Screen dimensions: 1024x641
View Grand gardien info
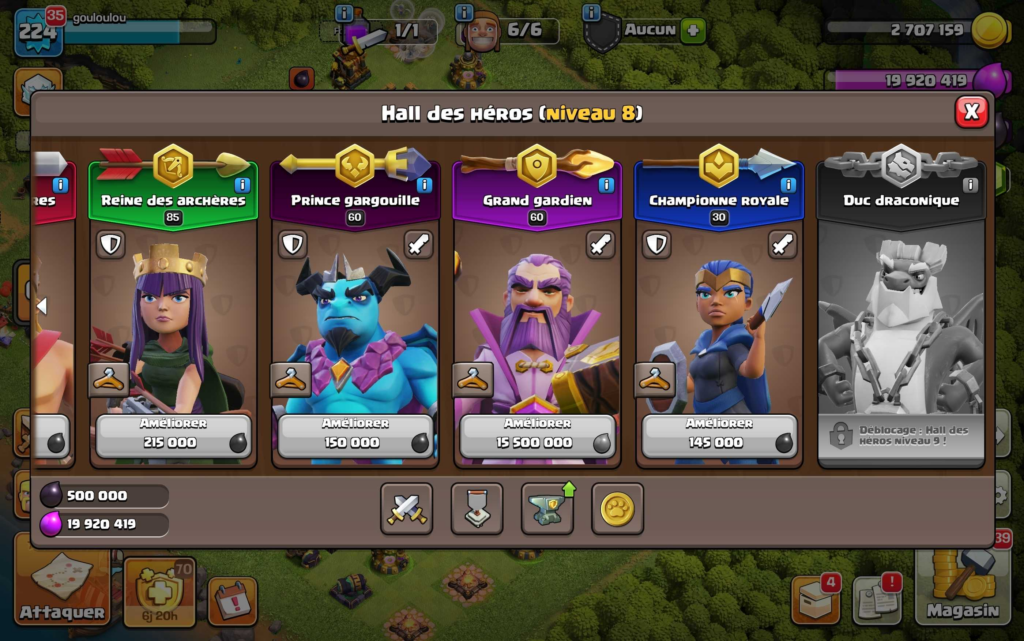pos(606,185)
